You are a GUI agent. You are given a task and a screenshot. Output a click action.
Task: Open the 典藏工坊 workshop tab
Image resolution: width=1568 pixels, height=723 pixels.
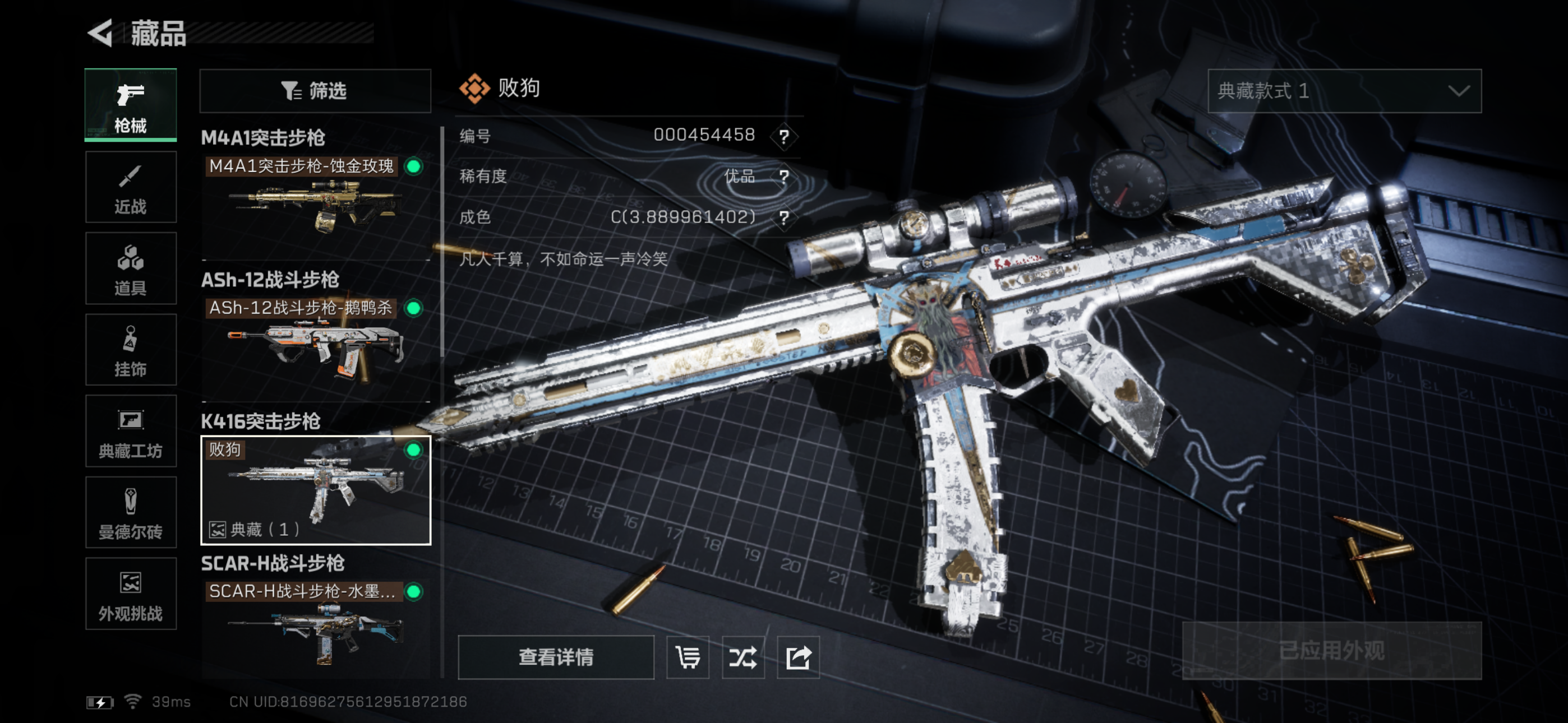[131, 432]
